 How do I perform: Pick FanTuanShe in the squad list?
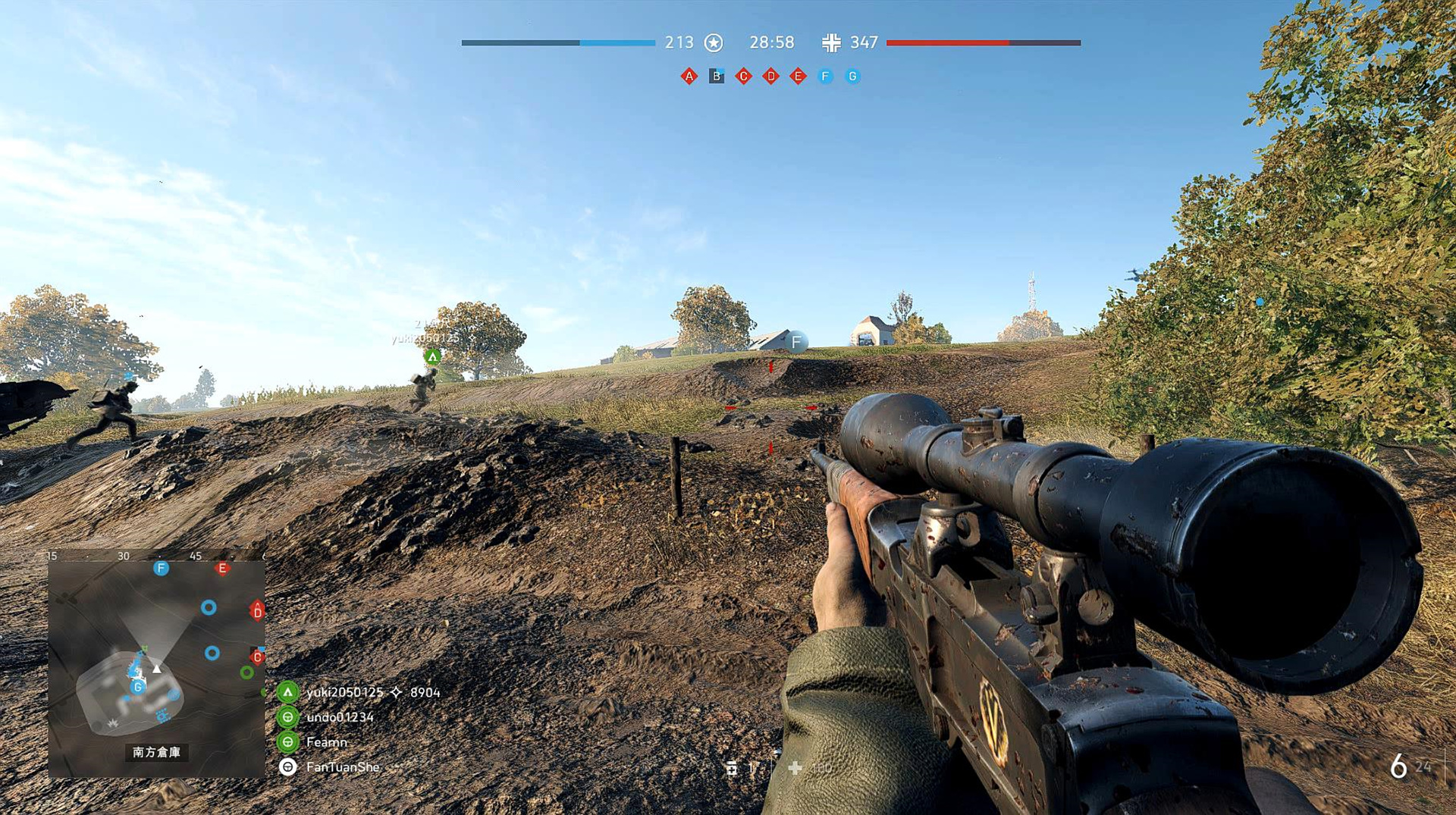[x=342, y=767]
